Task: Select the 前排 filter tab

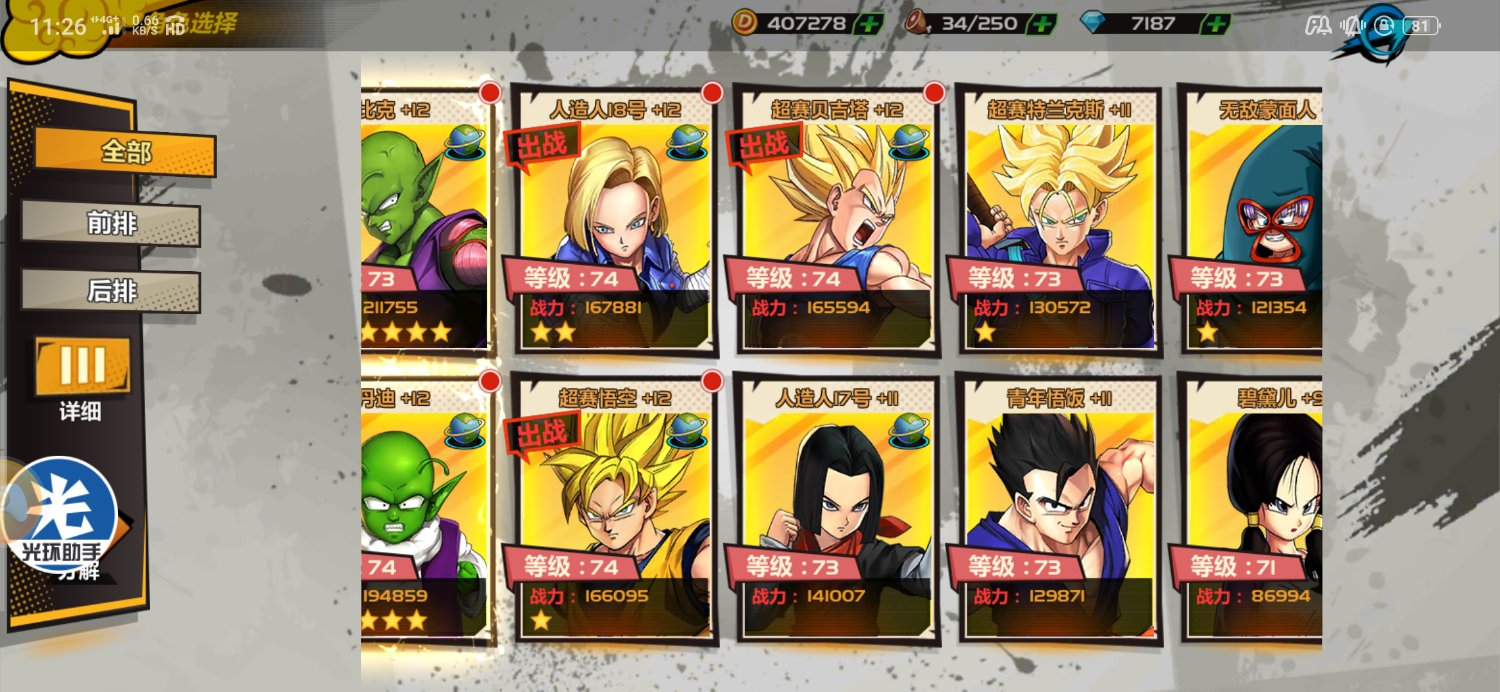Action: [x=111, y=224]
